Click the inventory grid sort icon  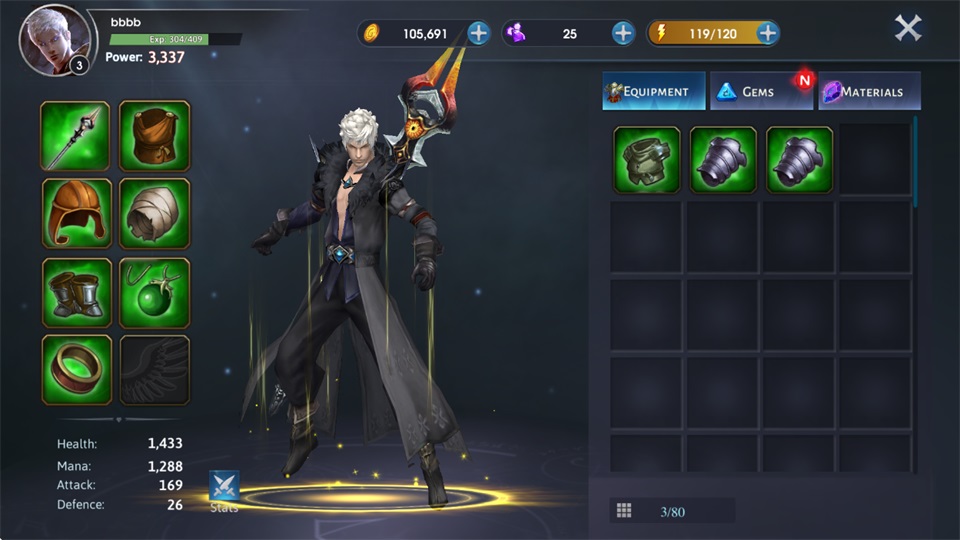tap(624, 511)
